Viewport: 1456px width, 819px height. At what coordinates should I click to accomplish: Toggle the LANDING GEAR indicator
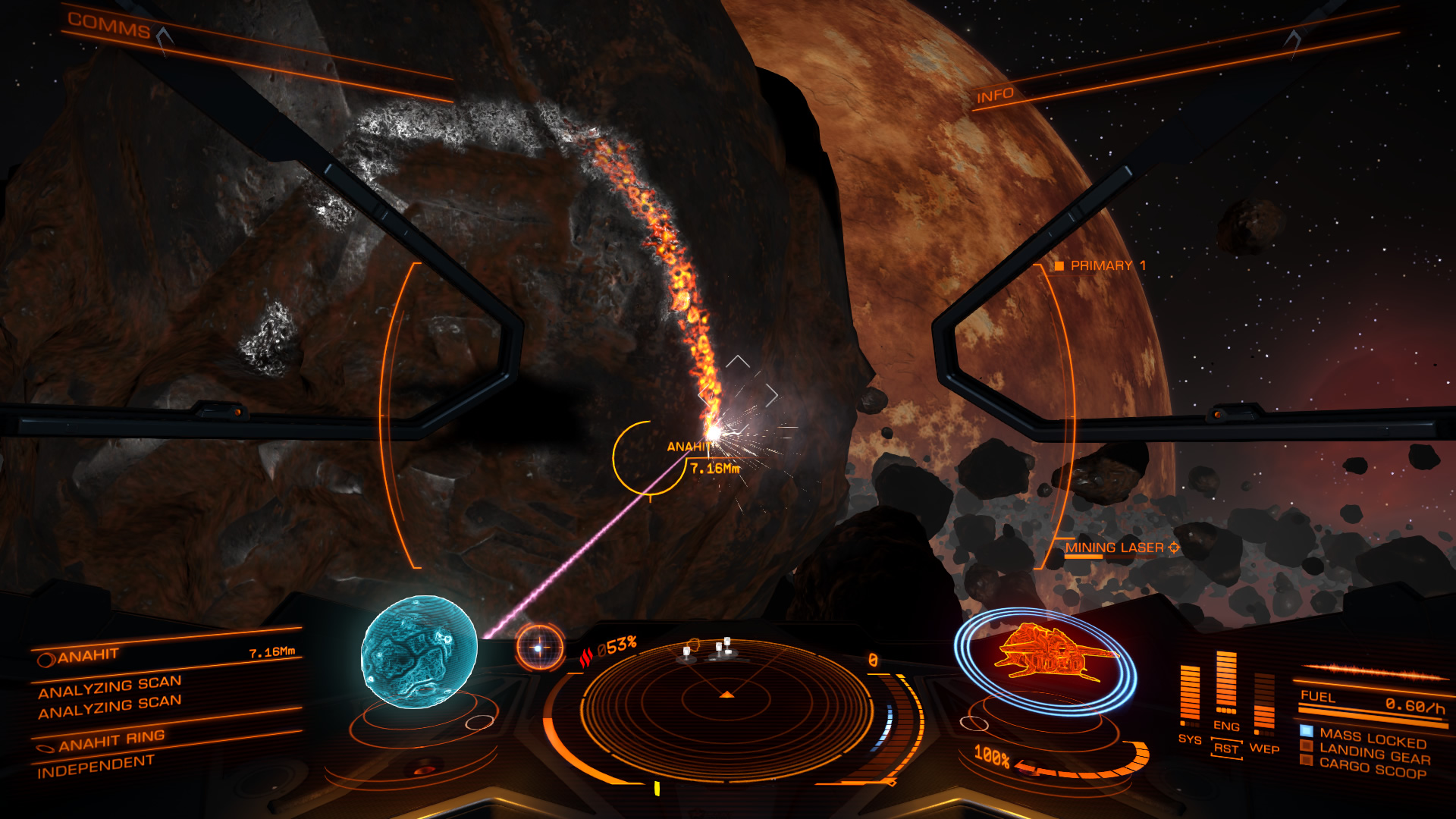tap(1306, 744)
